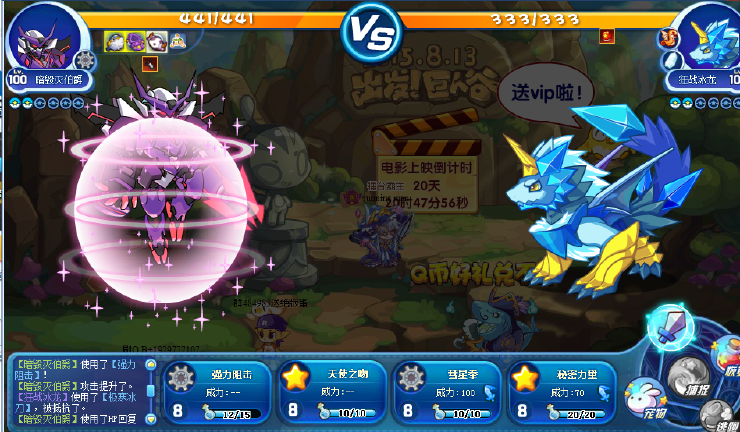Select the purple pet team icon
The height and width of the screenshot is (432, 740).
pos(135,41)
